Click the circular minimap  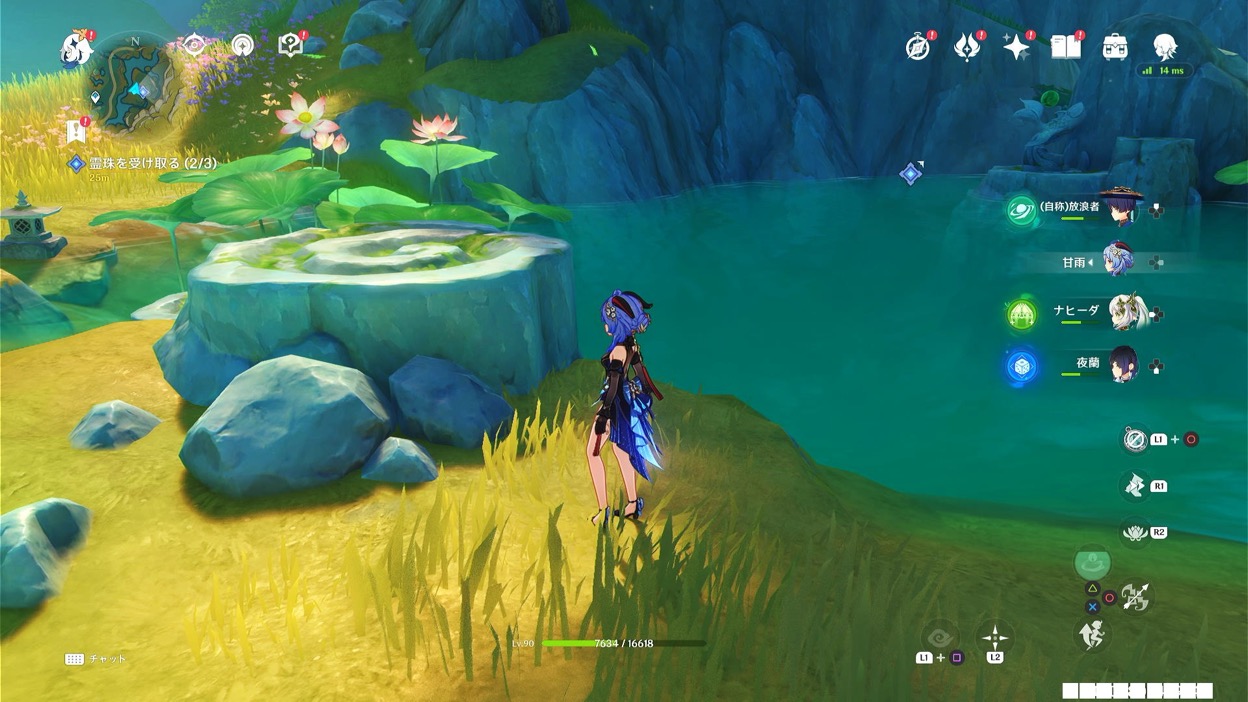tap(133, 82)
